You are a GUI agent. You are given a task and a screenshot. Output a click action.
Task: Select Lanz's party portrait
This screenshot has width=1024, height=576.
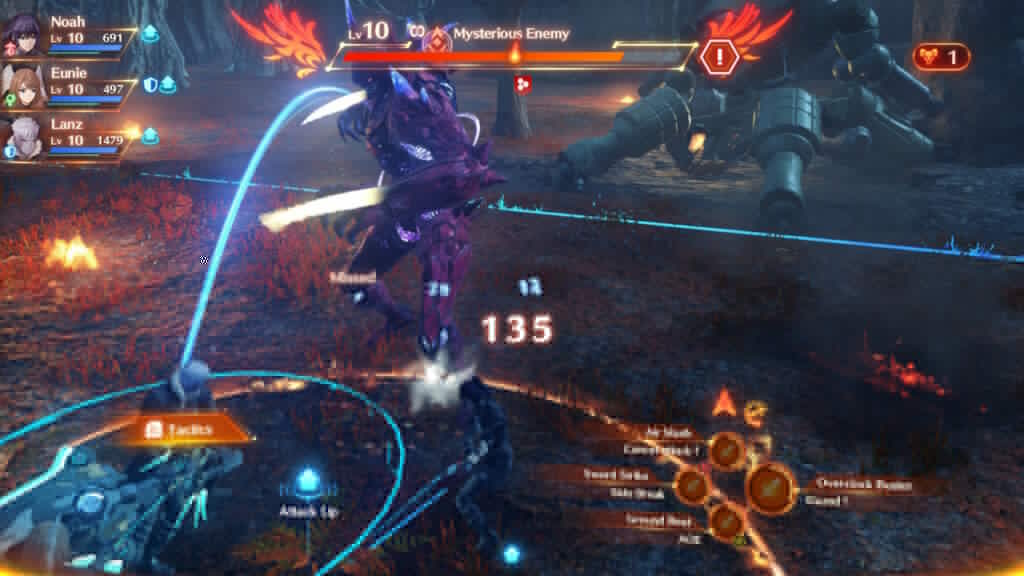click(22, 133)
